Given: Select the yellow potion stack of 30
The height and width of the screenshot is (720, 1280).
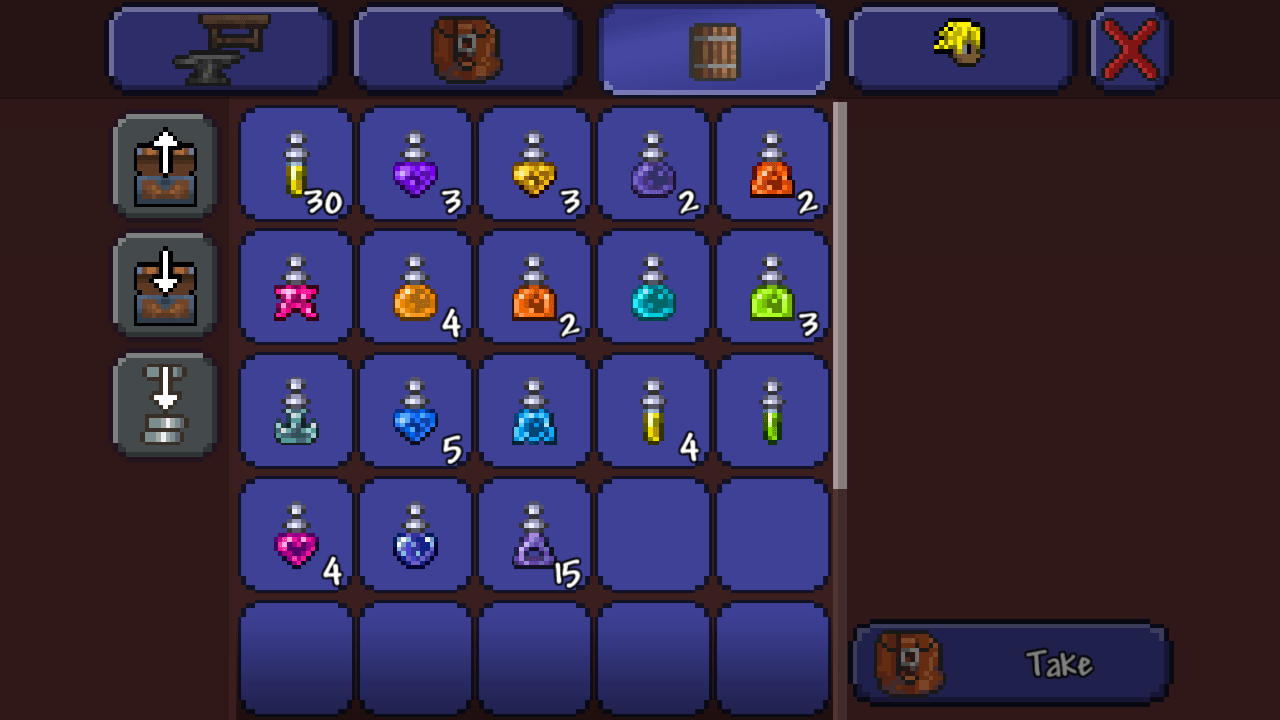Looking at the screenshot, I should pyautogui.click(x=294, y=163).
